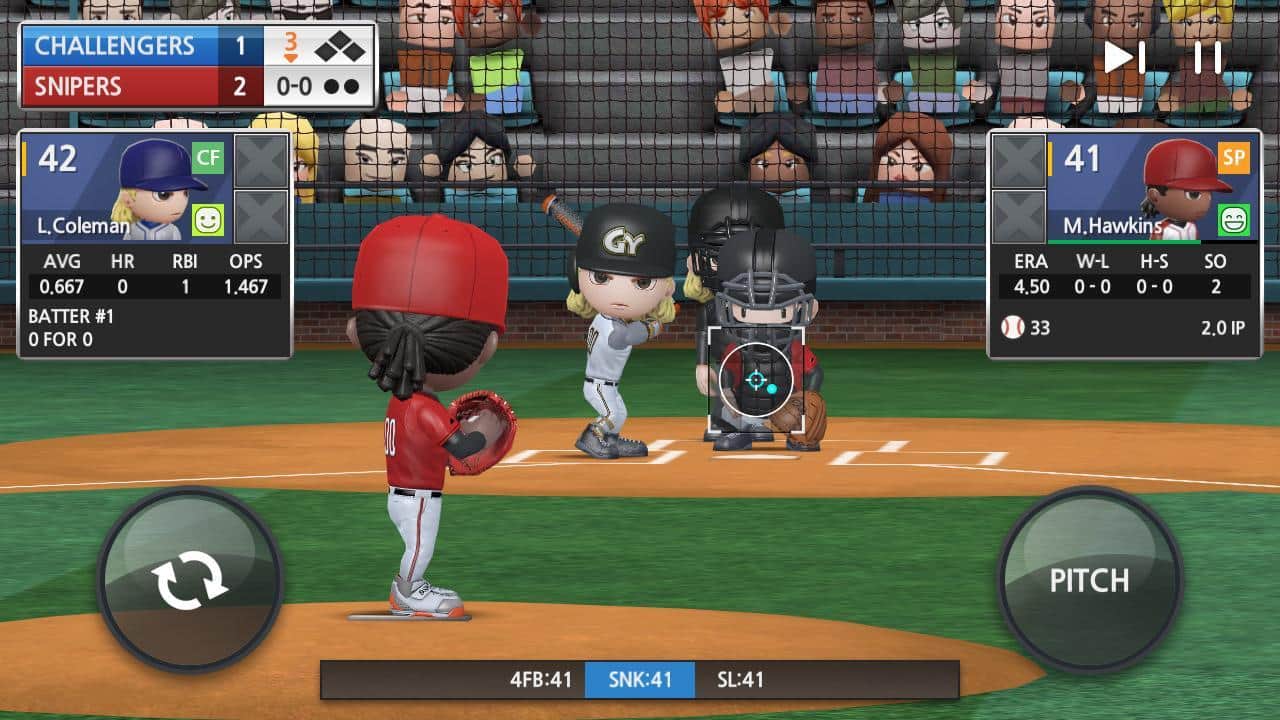Switch to the SL:41 slider pitch

[x=740, y=680]
